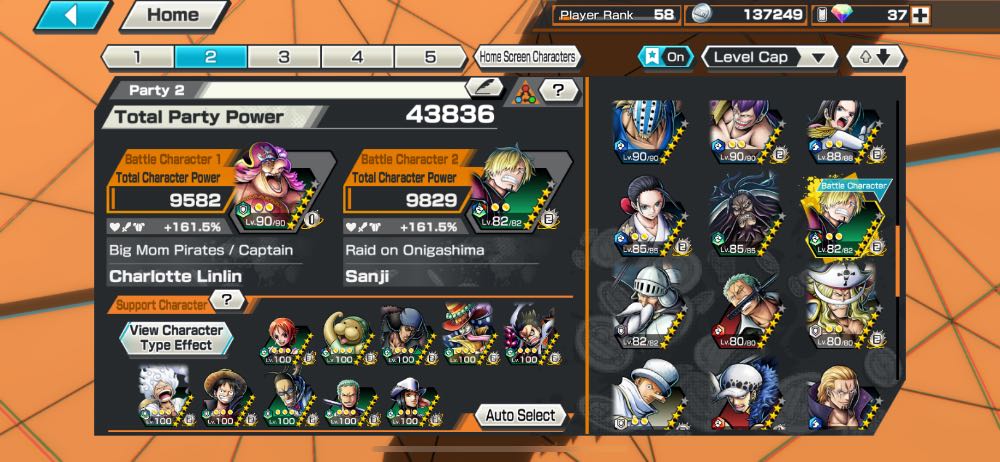The width and height of the screenshot is (1000, 462).
Task: Open the Level Cap sort dropdown
Action: coord(770,57)
